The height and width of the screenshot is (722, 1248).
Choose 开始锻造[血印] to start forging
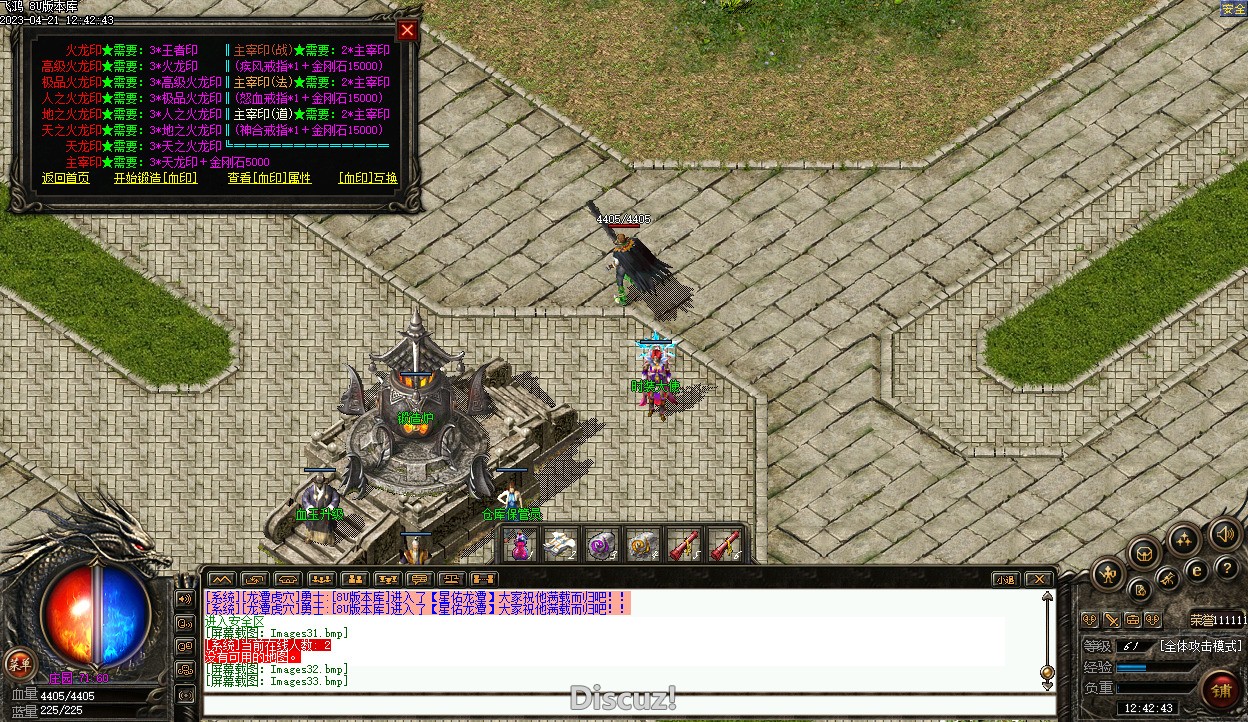tap(155, 178)
